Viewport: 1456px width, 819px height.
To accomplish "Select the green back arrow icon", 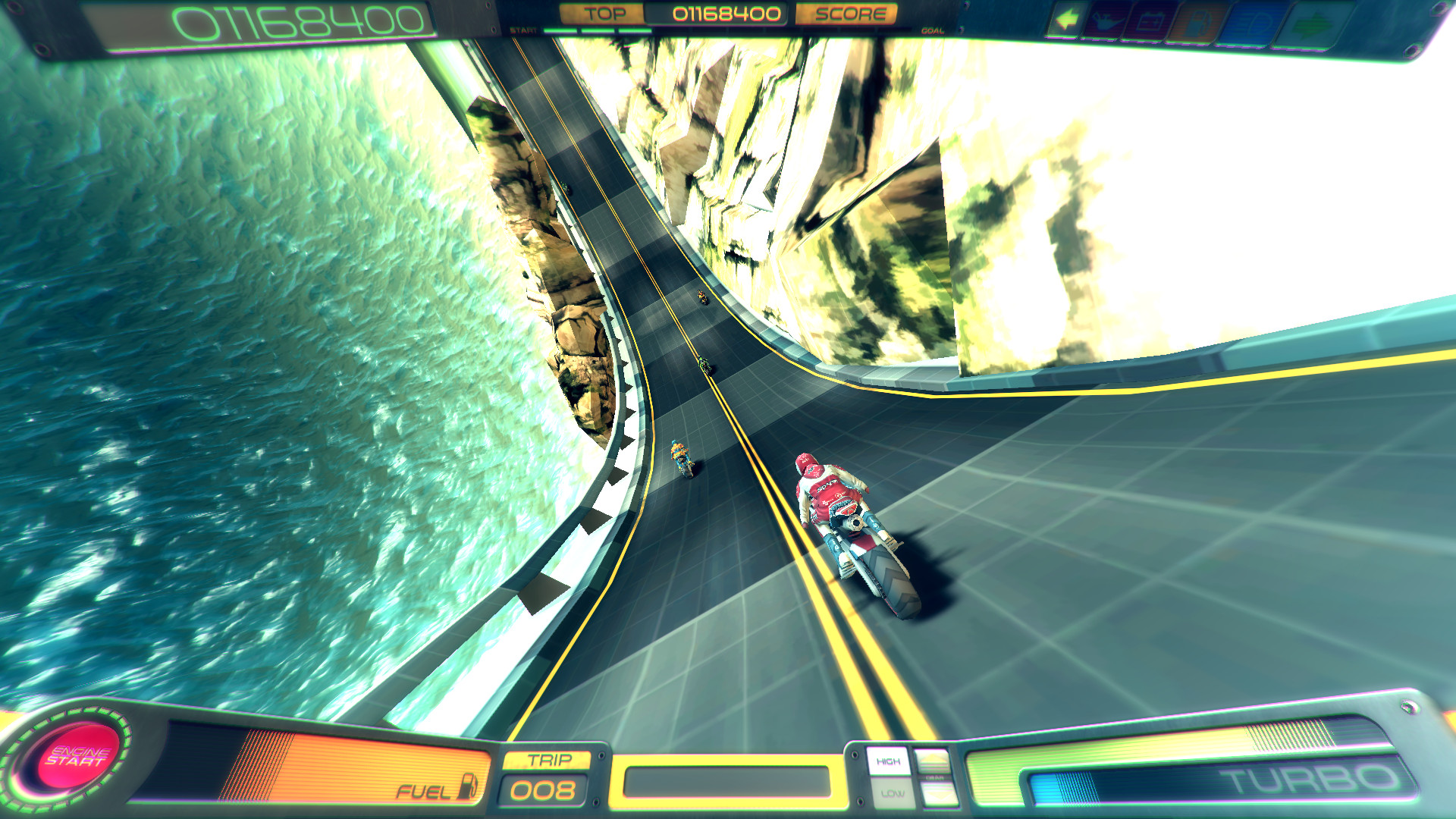I will [1067, 19].
